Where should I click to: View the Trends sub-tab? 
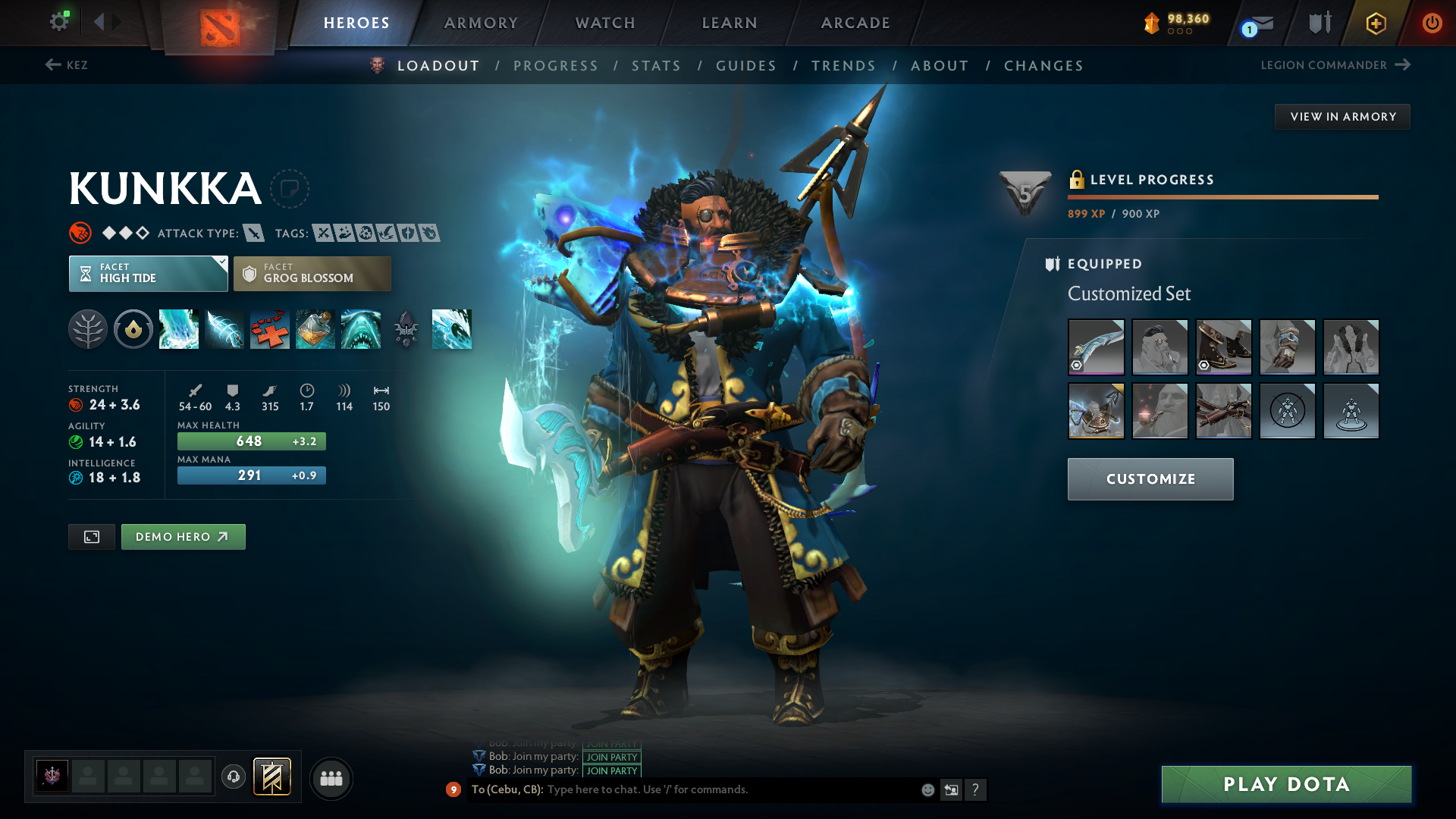tap(843, 66)
